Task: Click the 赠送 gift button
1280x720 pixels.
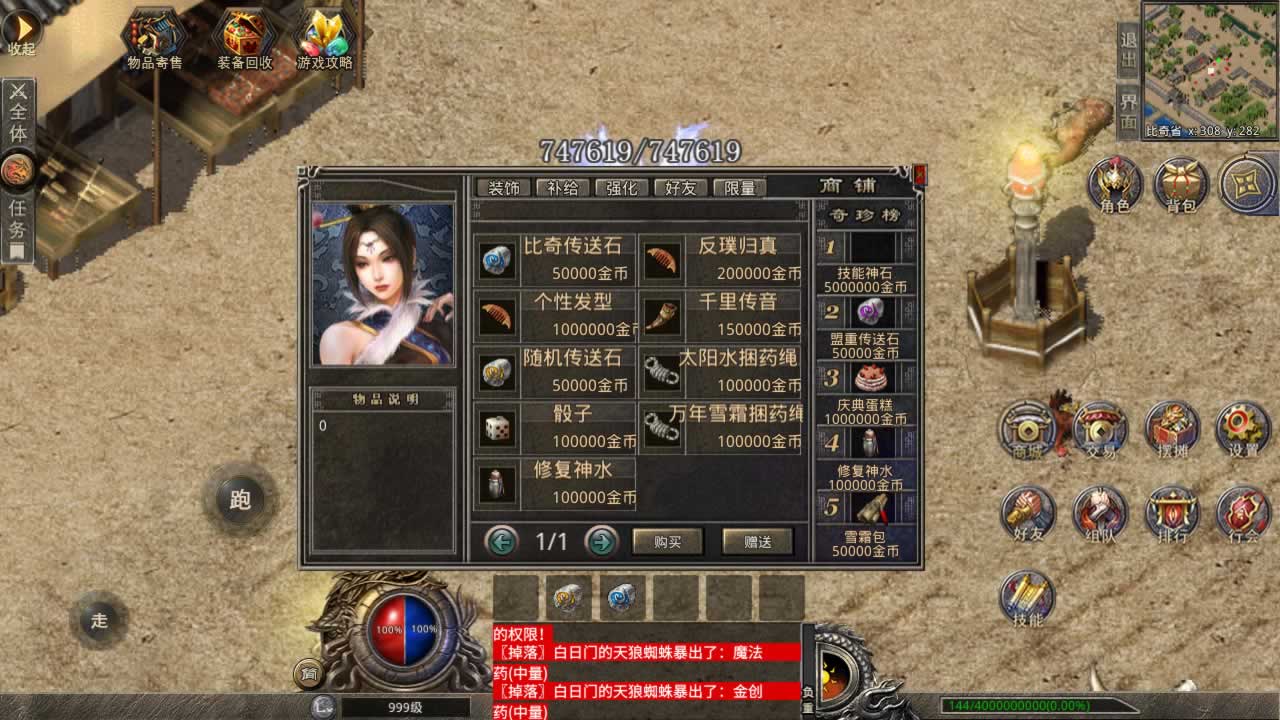Action: click(757, 541)
